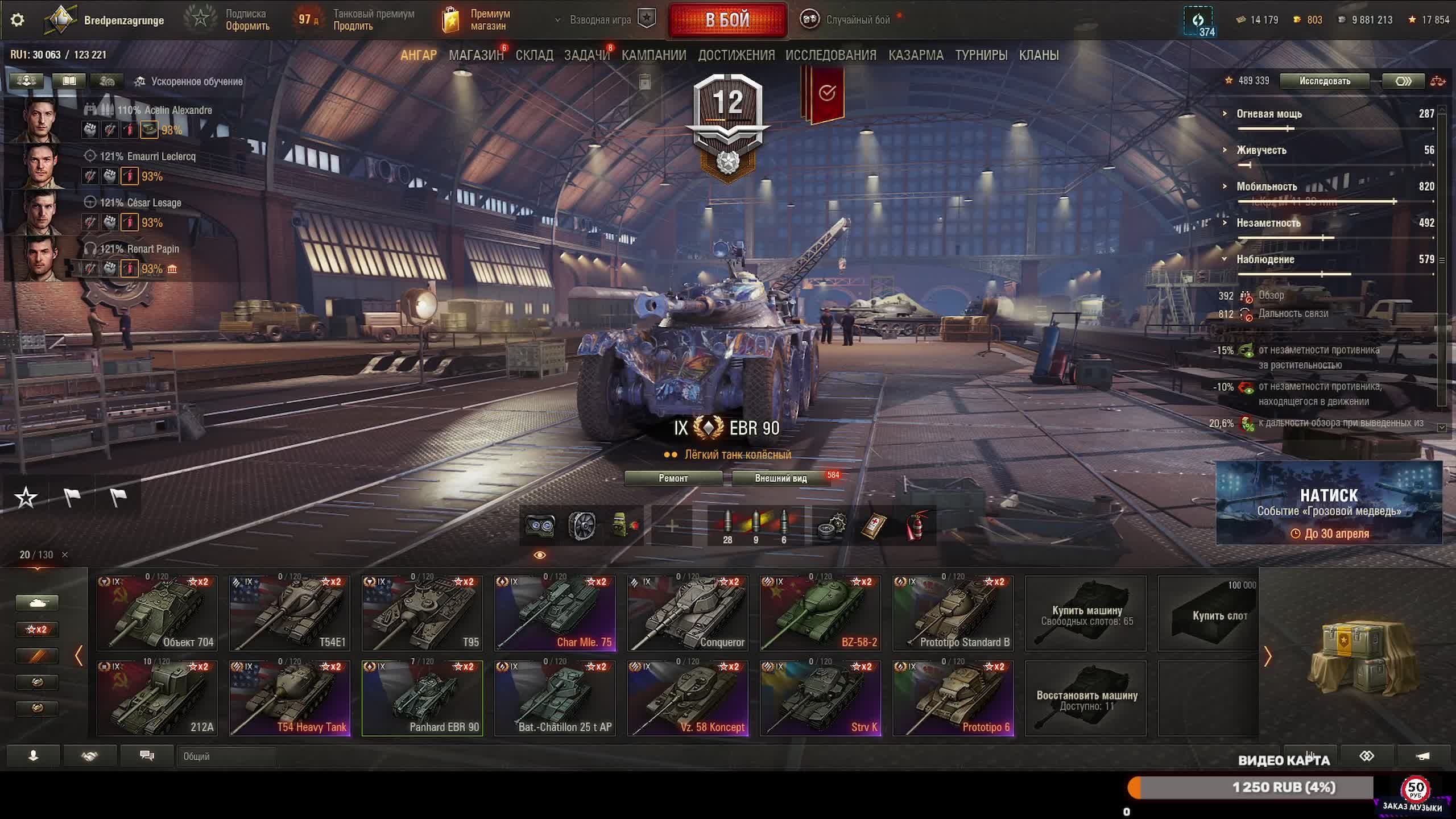
Task: Switch to the КАЗАРМА tab
Action: click(916, 55)
